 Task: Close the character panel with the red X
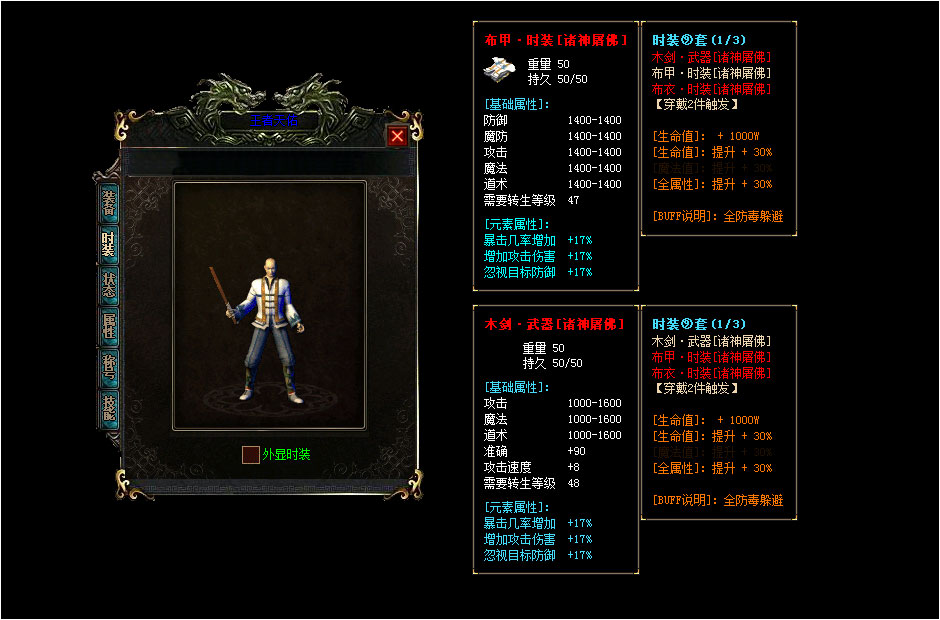tap(397, 137)
